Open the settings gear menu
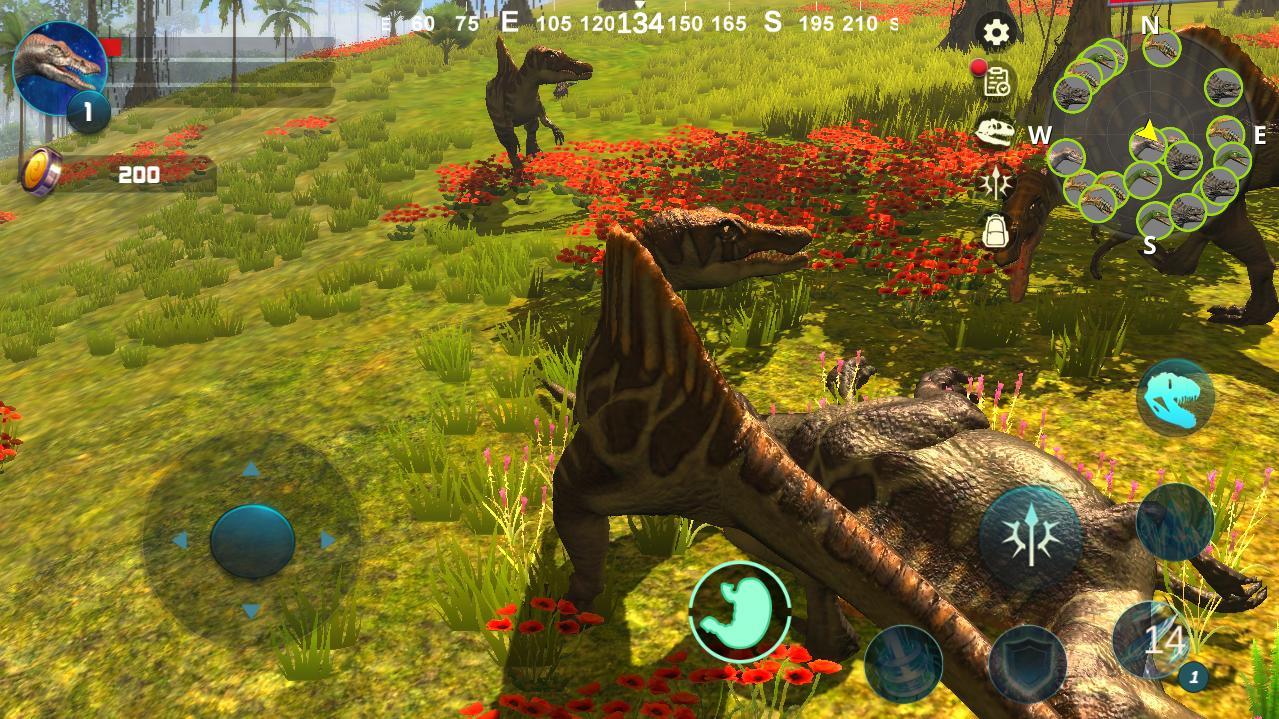The image size is (1279, 719). coord(996,33)
